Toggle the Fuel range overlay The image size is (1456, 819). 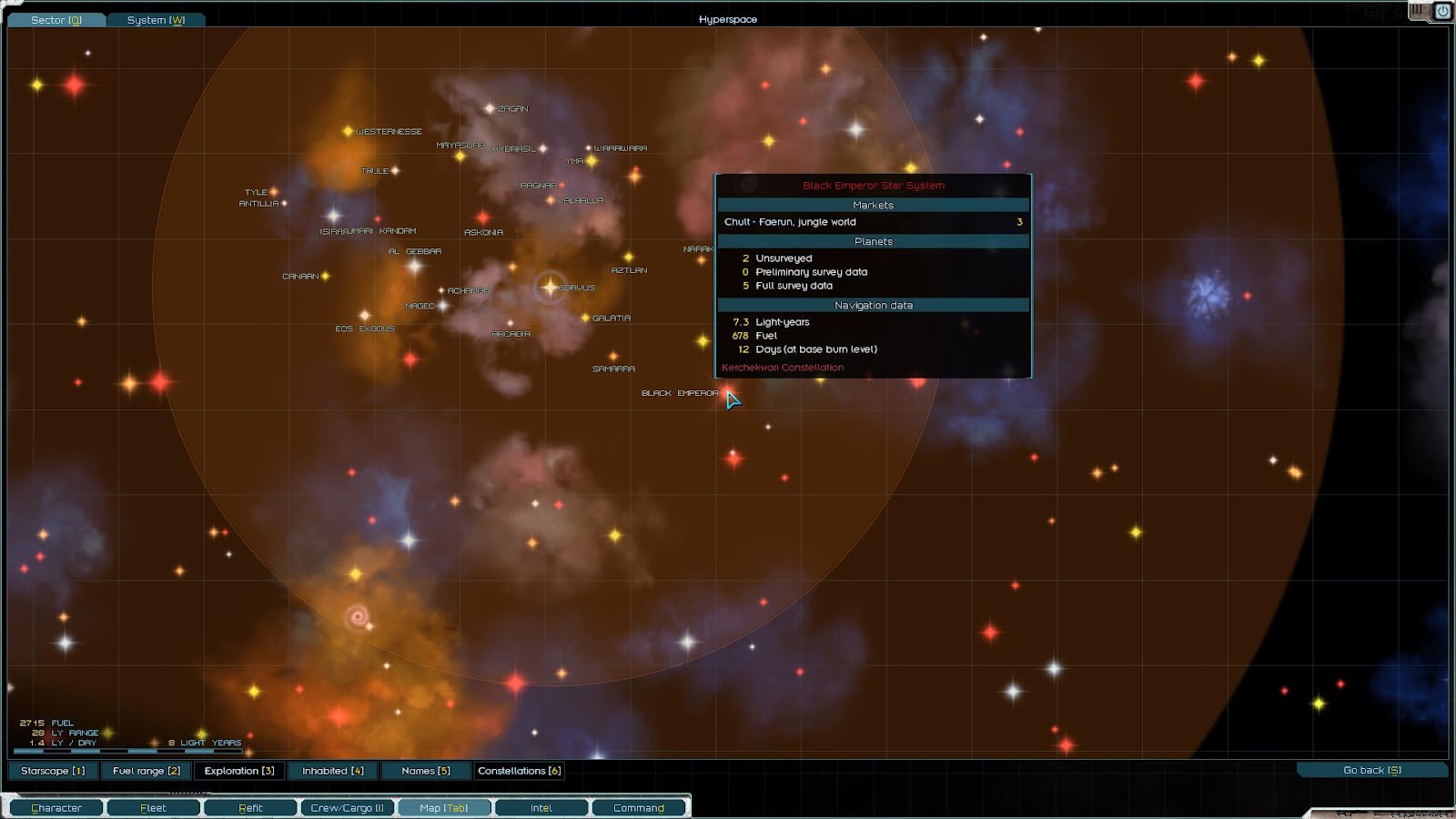(147, 771)
